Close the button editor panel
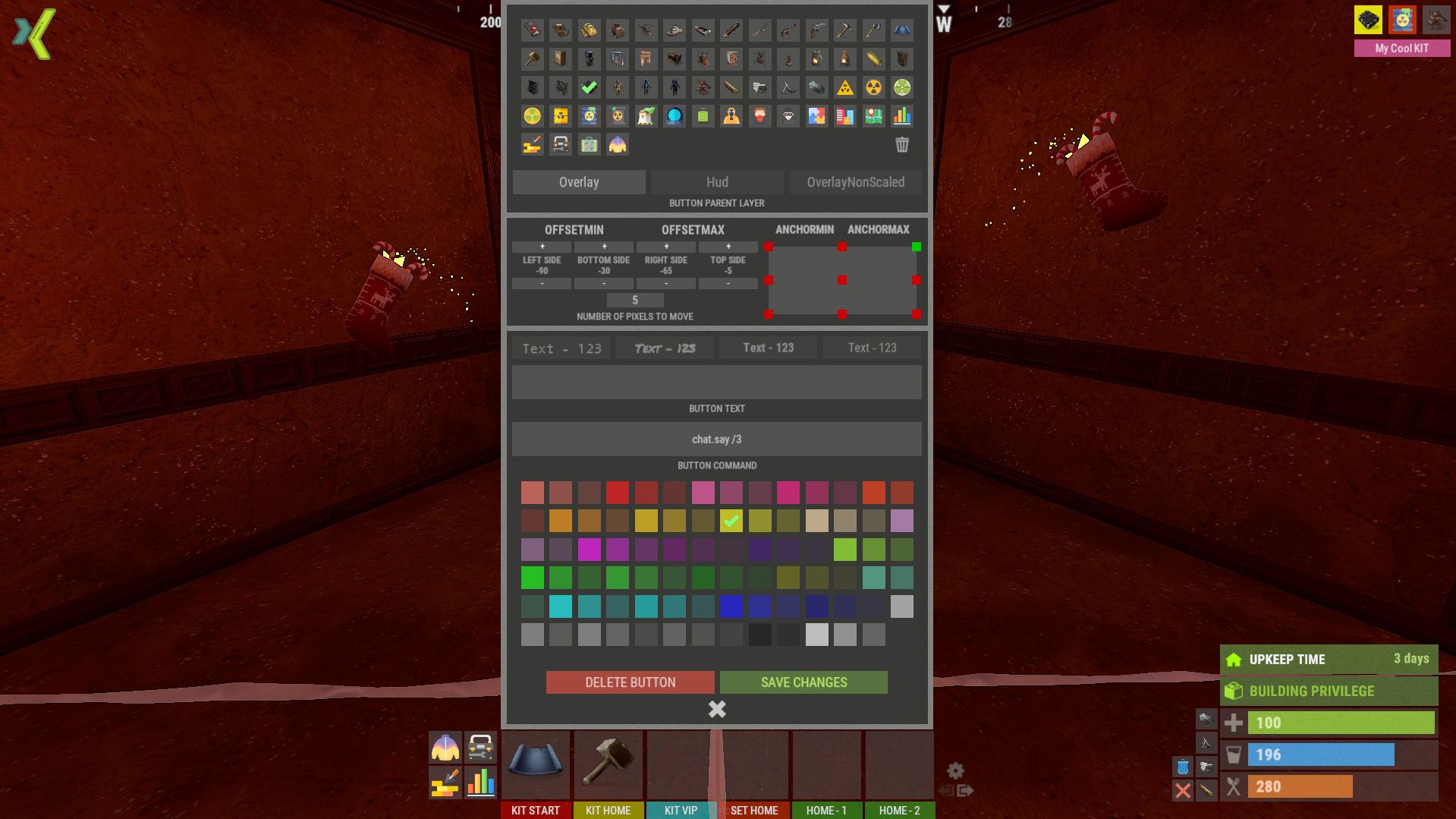 coord(717,709)
